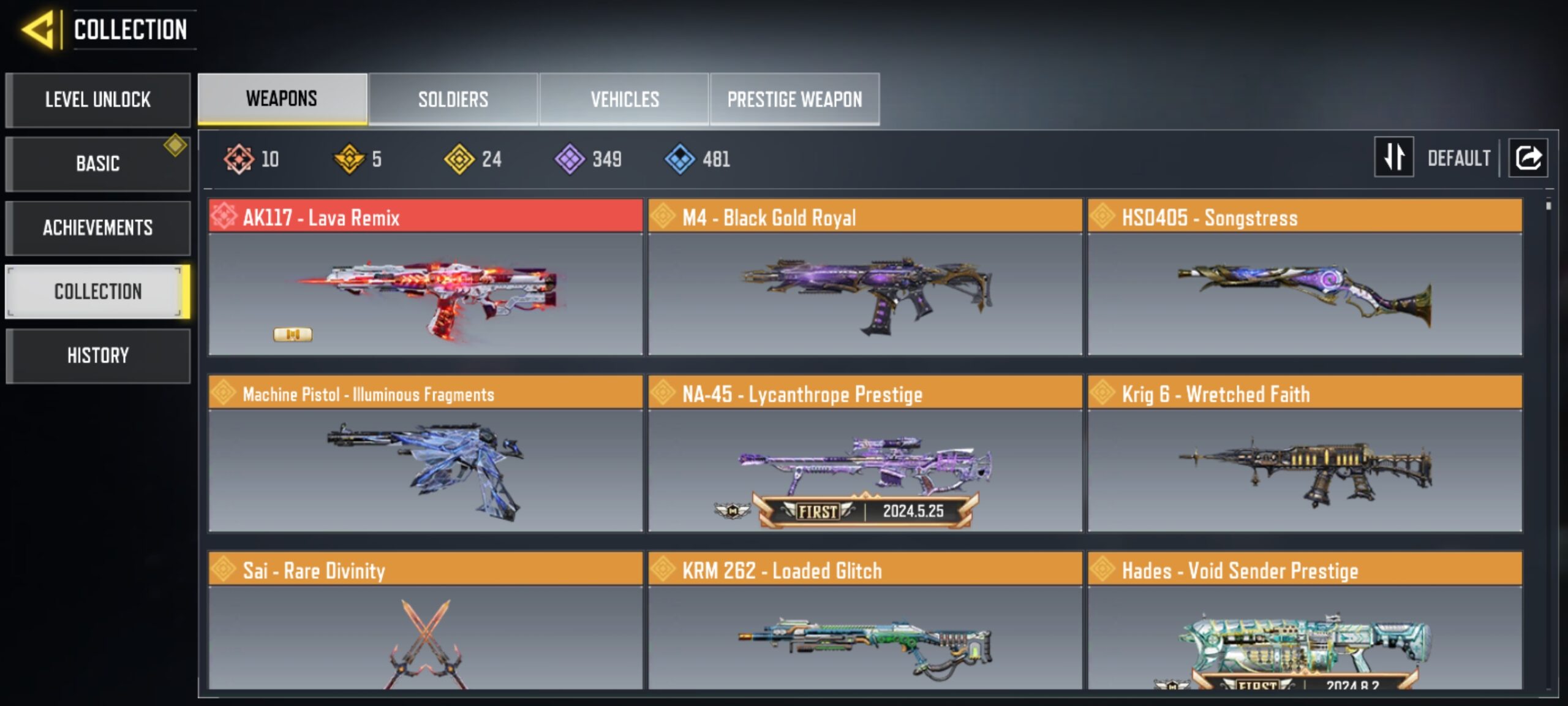Click the HISTORY sidebar button
This screenshot has height=706, width=1568.
(x=98, y=355)
